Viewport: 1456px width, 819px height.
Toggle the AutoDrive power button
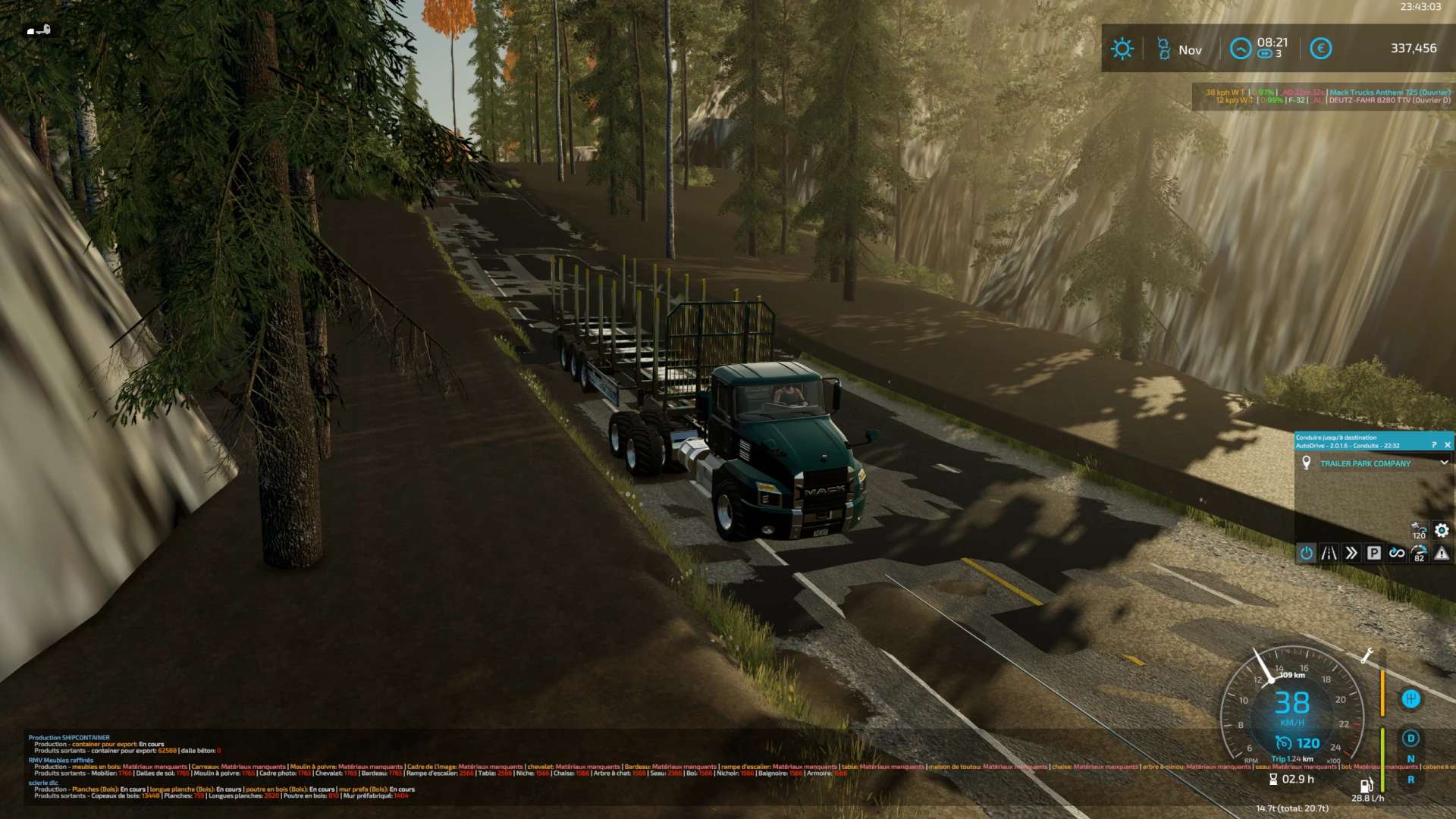pyautogui.click(x=1306, y=554)
